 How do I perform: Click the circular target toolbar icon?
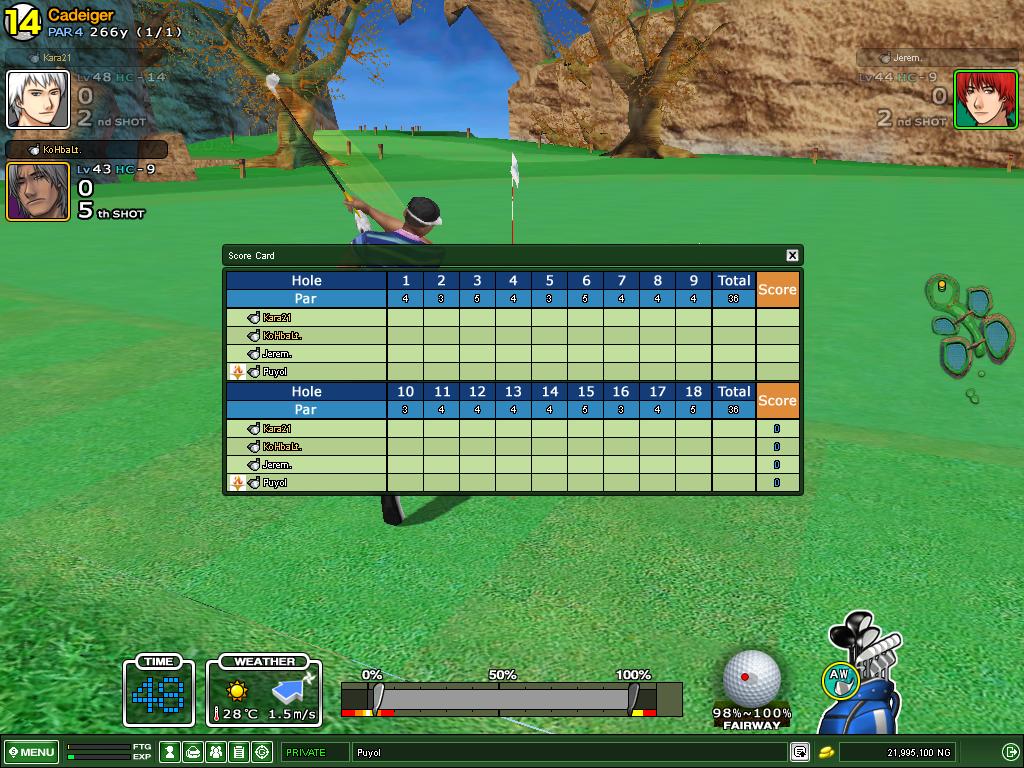[262, 752]
